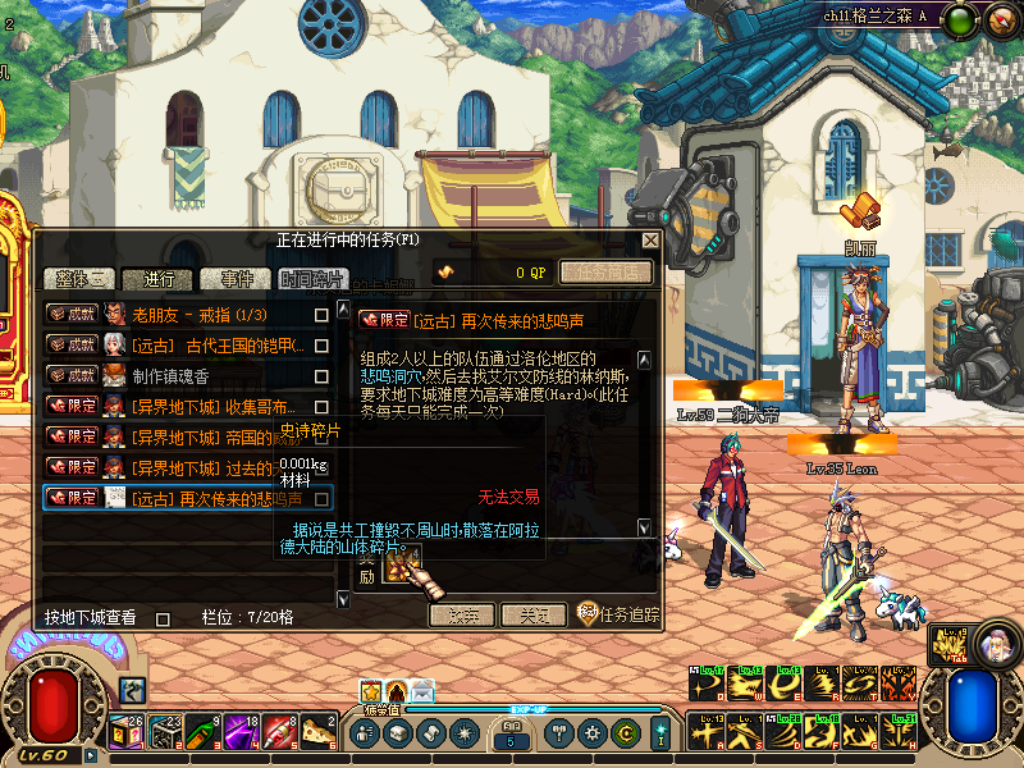Open the gear settings menu icon
This screenshot has height=768, width=1024.
pyautogui.click(x=593, y=733)
